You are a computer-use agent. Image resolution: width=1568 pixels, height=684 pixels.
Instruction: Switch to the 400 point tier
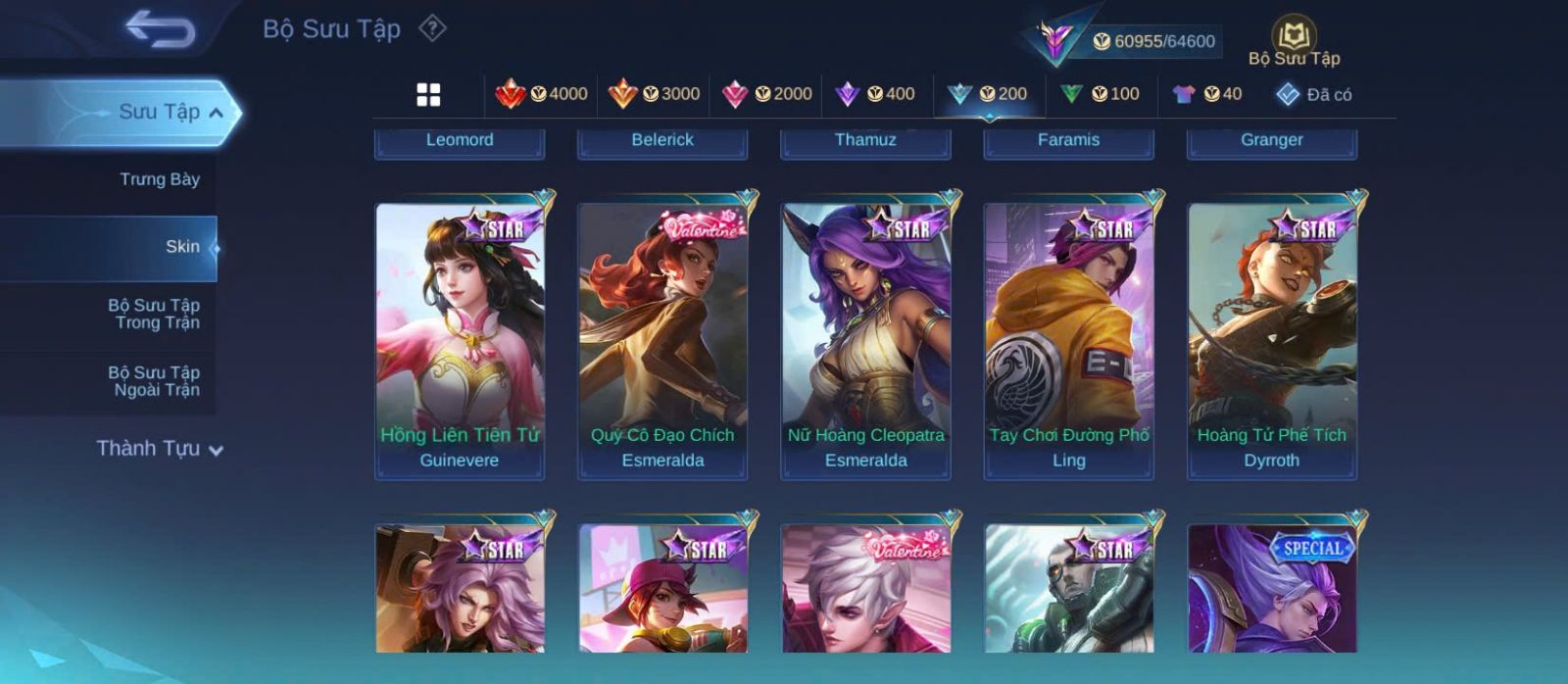coord(875,94)
